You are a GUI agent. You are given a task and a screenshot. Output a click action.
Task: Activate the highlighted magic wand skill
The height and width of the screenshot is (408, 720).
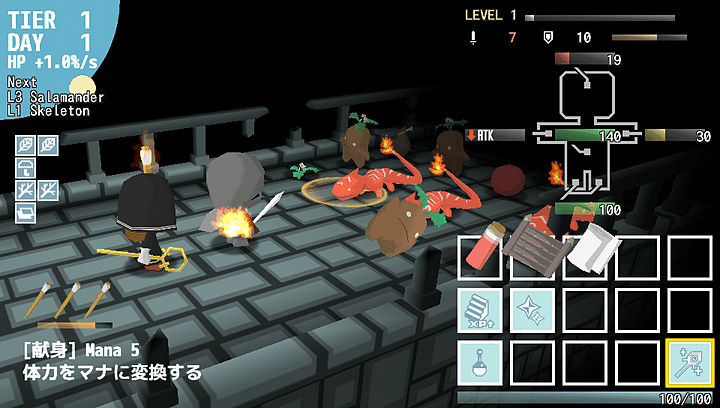(x=689, y=361)
